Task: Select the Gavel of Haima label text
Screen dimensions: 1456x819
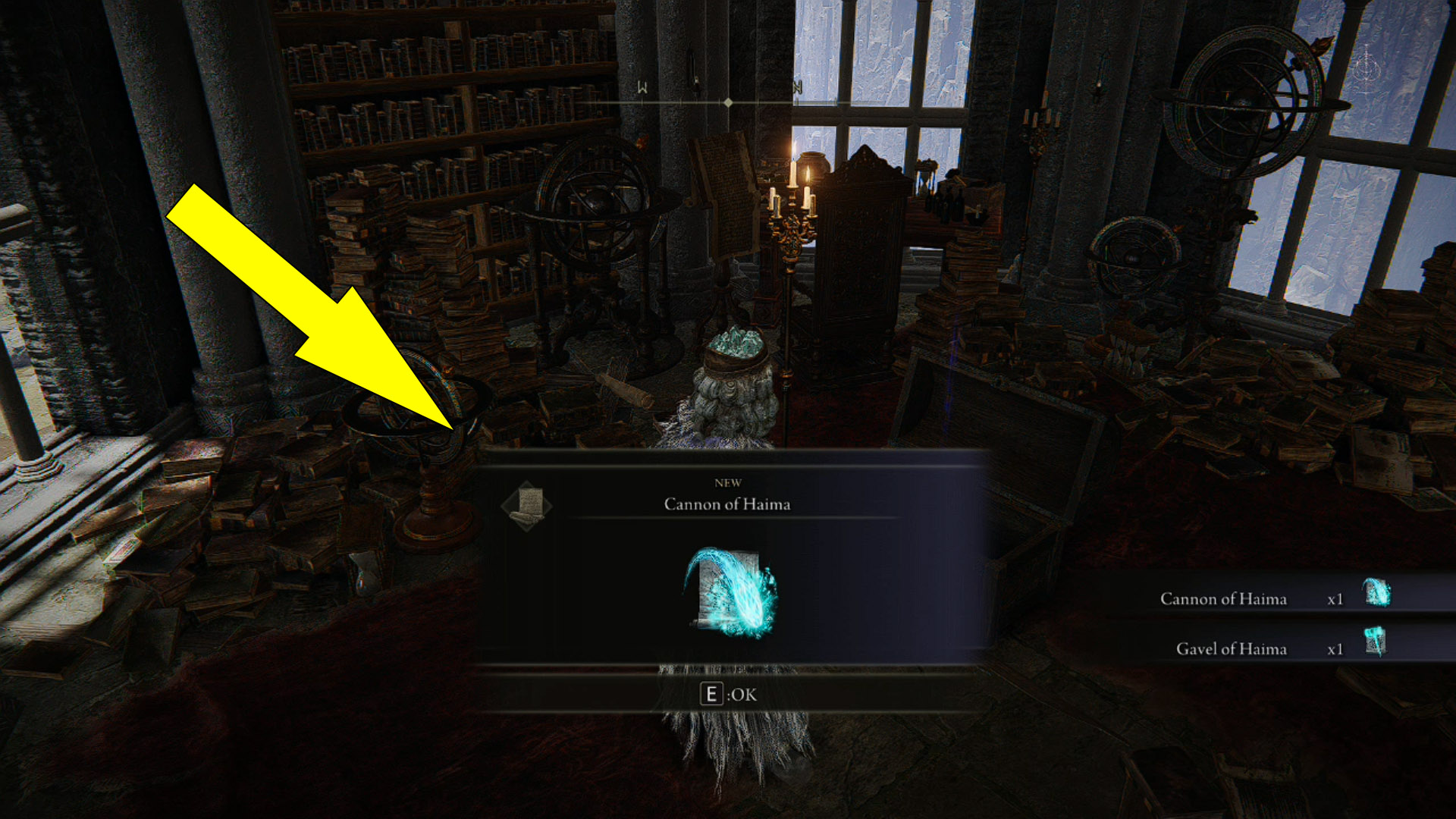Action: 1230,649
